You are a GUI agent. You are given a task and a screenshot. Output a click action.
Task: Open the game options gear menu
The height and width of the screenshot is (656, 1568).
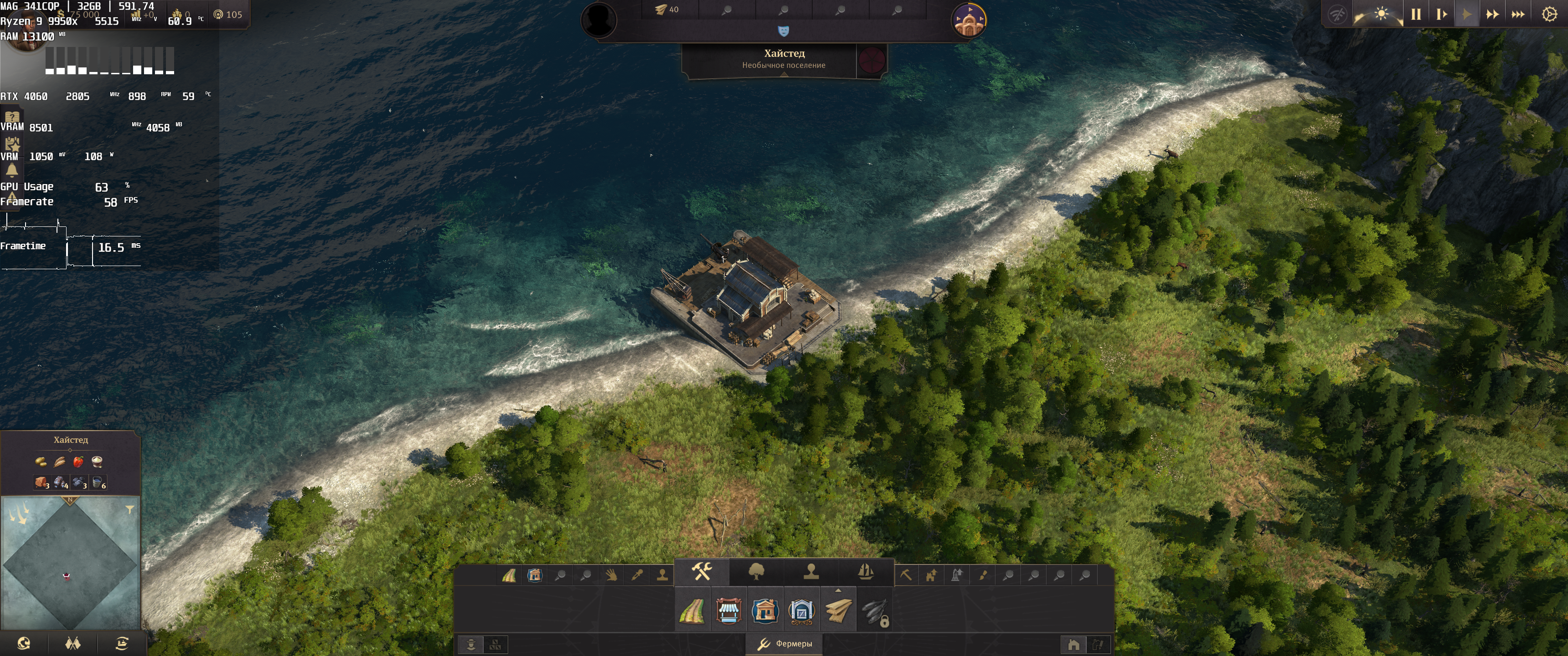tap(1549, 14)
